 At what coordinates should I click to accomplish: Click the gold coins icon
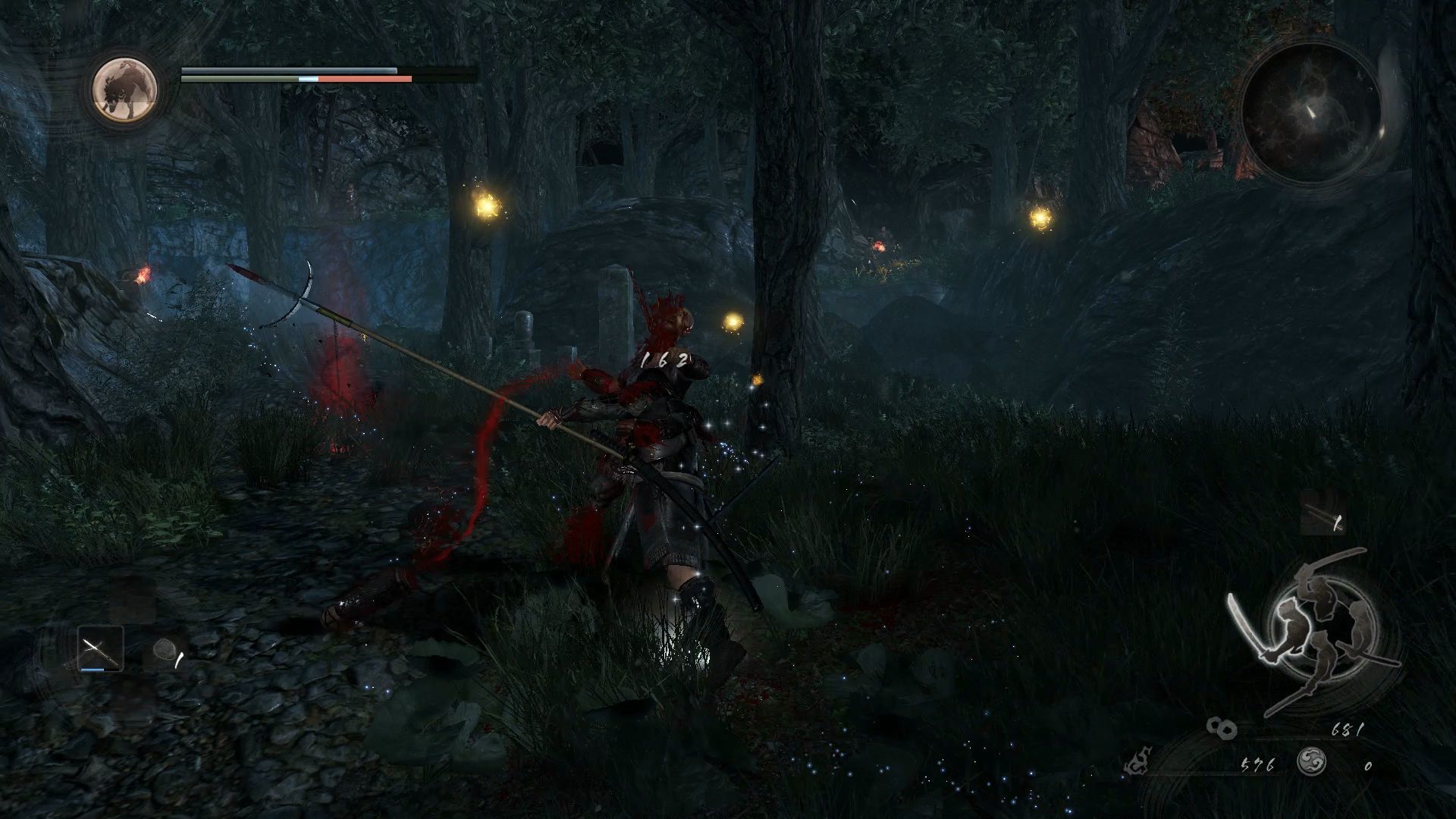1222,729
